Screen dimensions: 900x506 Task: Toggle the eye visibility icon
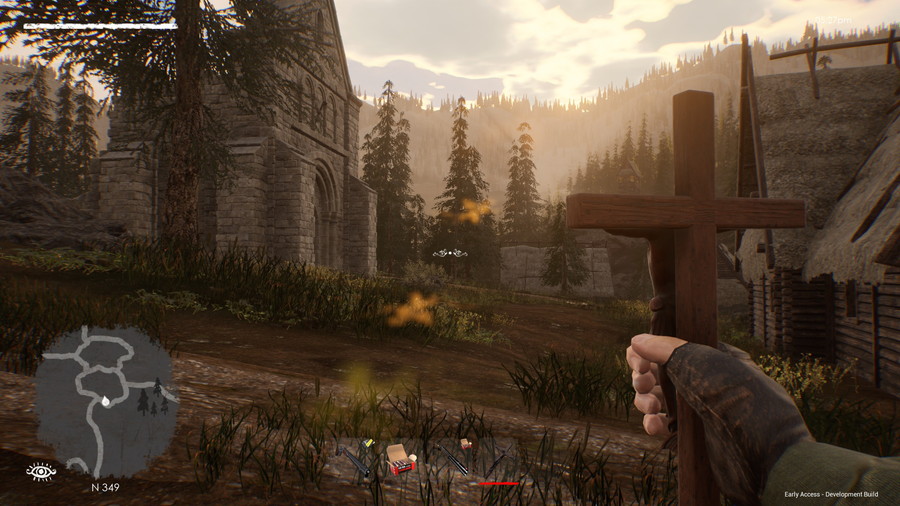[41, 472]
